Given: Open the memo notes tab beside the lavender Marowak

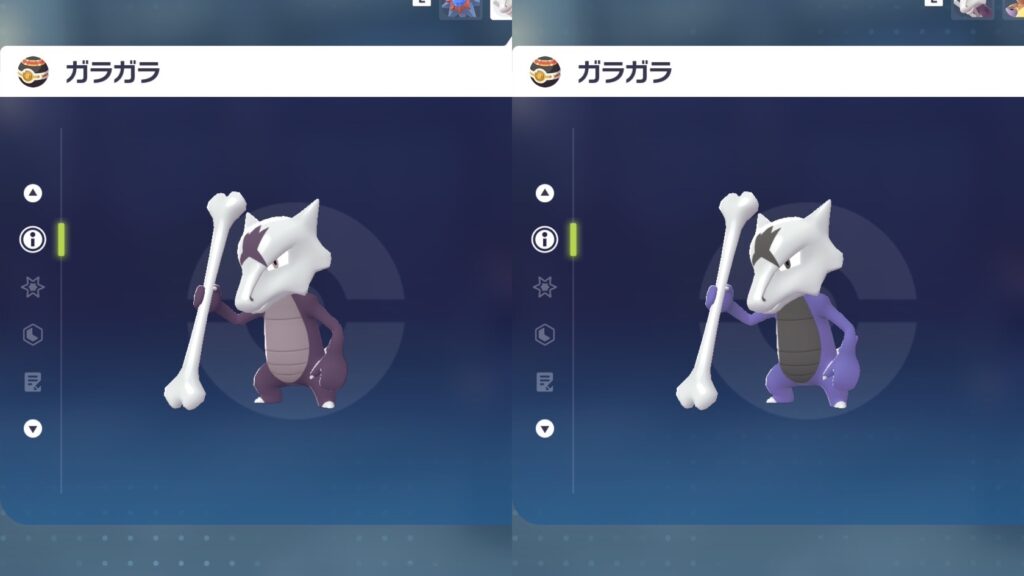Looking at the screenshot, I should [x=545, y=381].
